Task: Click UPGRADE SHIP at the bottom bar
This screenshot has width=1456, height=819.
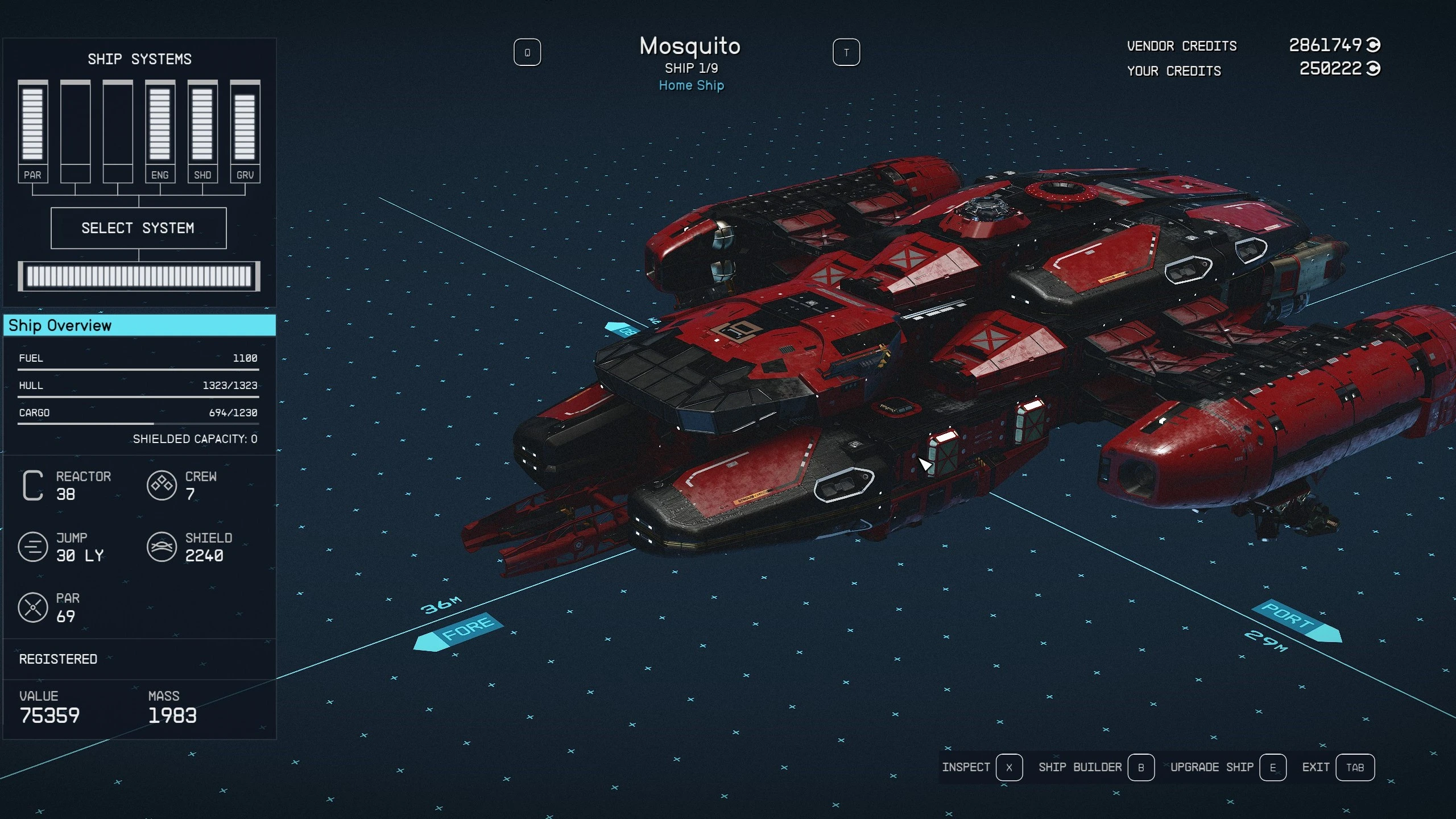Action: pos(1212,767)
